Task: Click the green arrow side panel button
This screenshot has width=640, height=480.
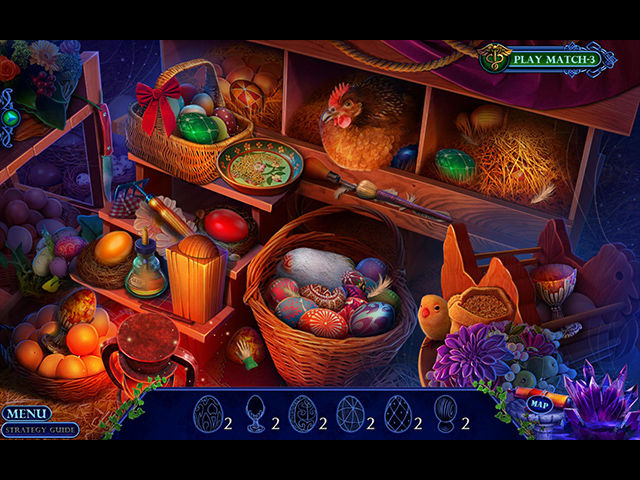Action: [10, 117]
